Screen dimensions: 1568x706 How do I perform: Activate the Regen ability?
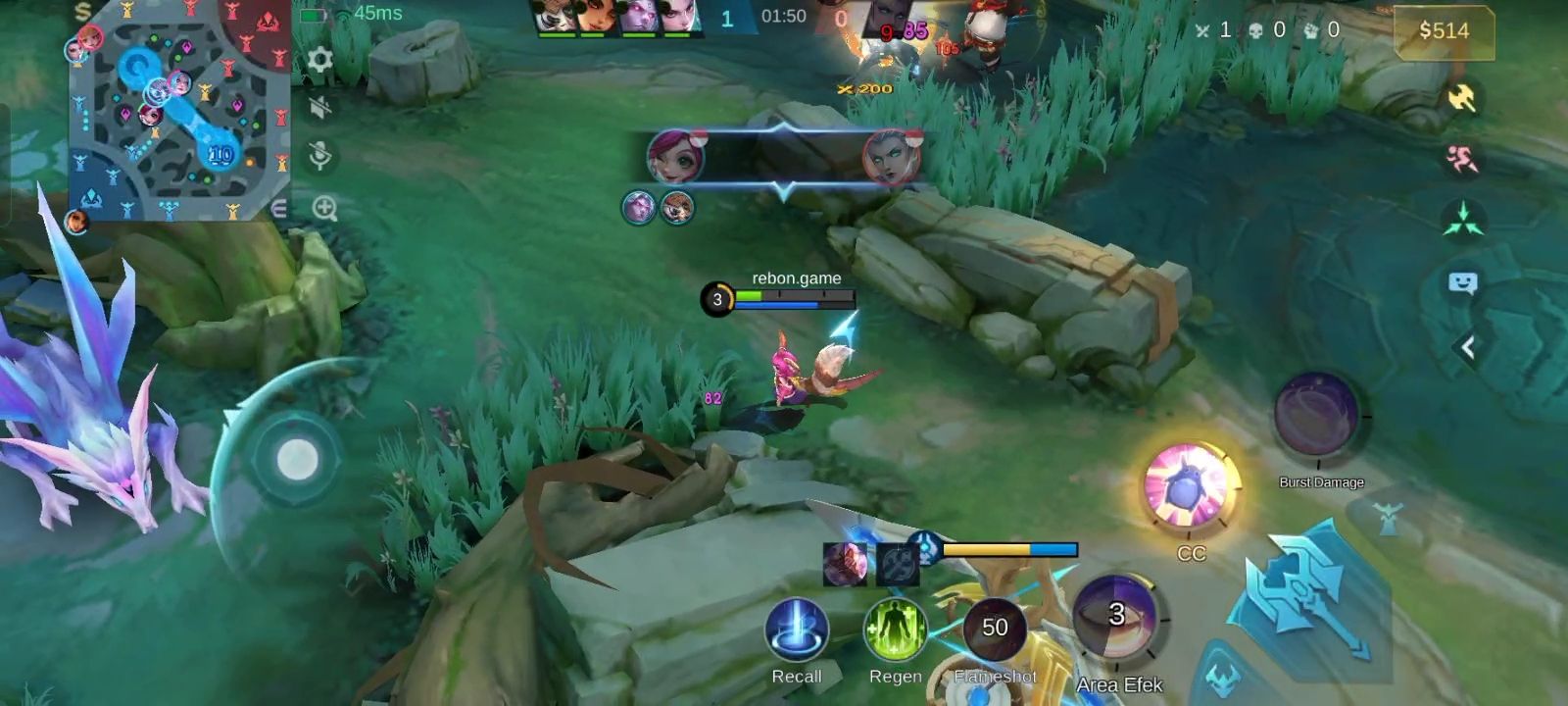[x=895, y=630]
